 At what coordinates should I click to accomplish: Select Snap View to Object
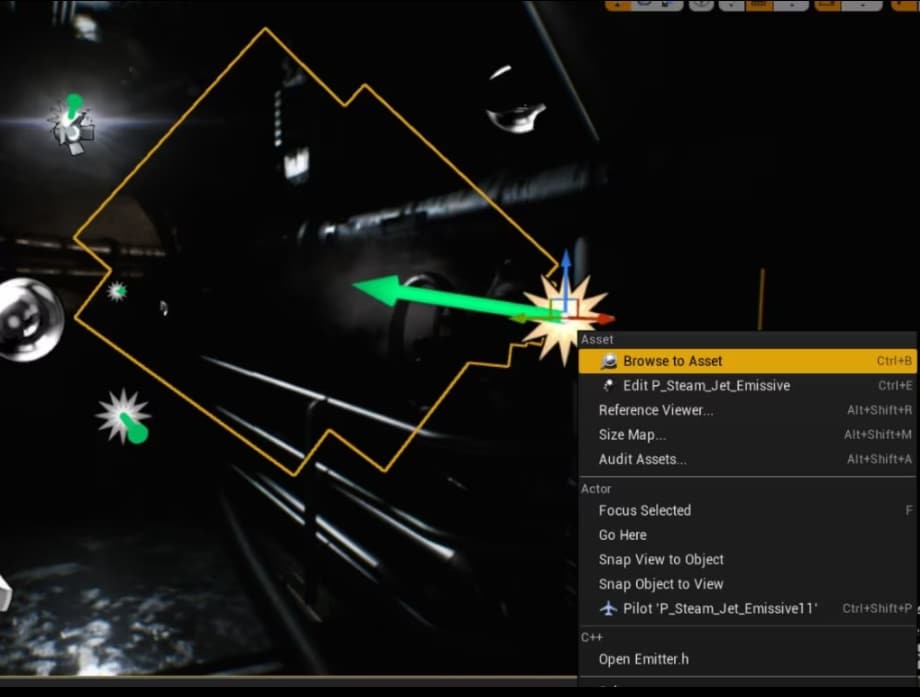click(661, 559)
